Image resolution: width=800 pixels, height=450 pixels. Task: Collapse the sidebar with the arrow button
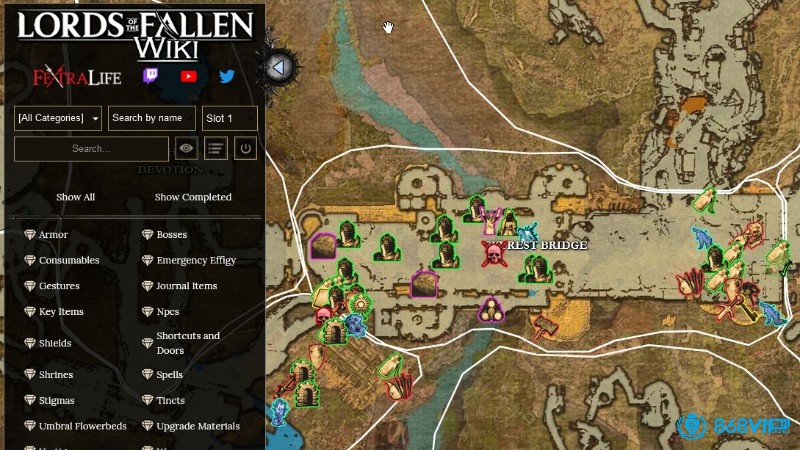(x=280, y=68)
